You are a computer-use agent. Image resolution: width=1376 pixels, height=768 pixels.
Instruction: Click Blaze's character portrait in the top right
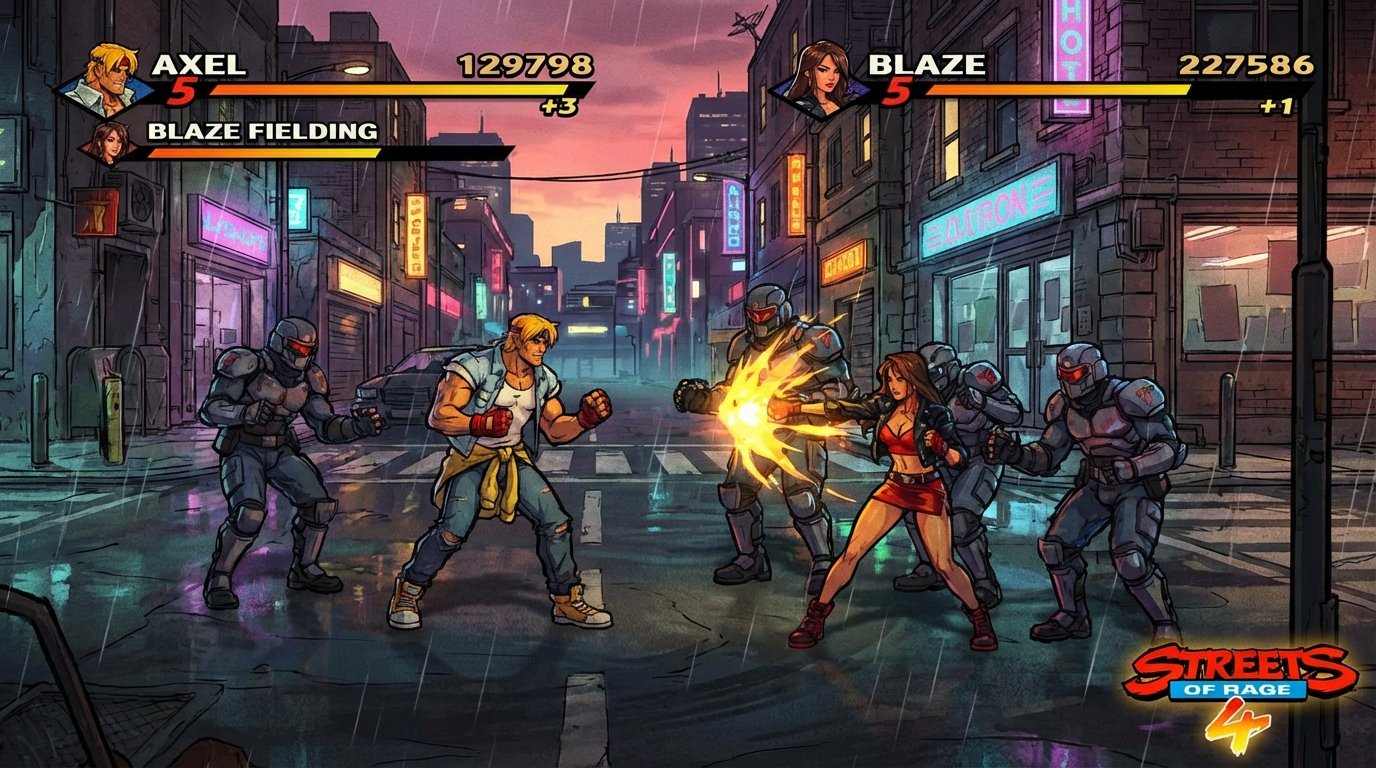(x=827, y=68)
